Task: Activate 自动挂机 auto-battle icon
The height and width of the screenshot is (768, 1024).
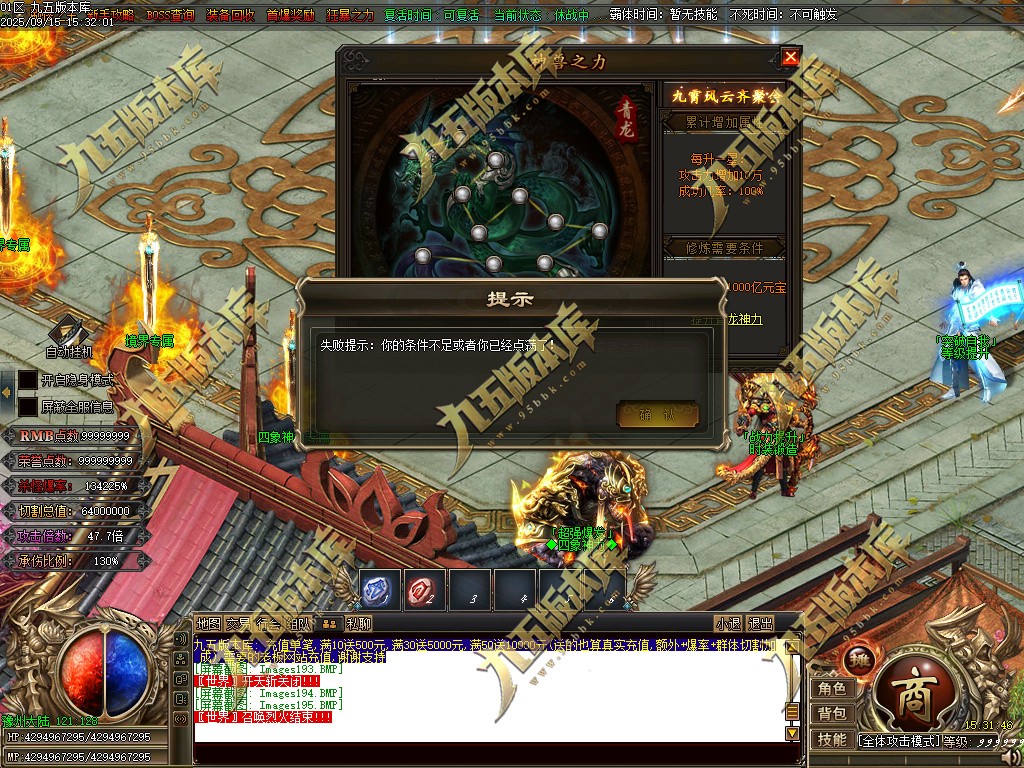Action: coord(69,331)
